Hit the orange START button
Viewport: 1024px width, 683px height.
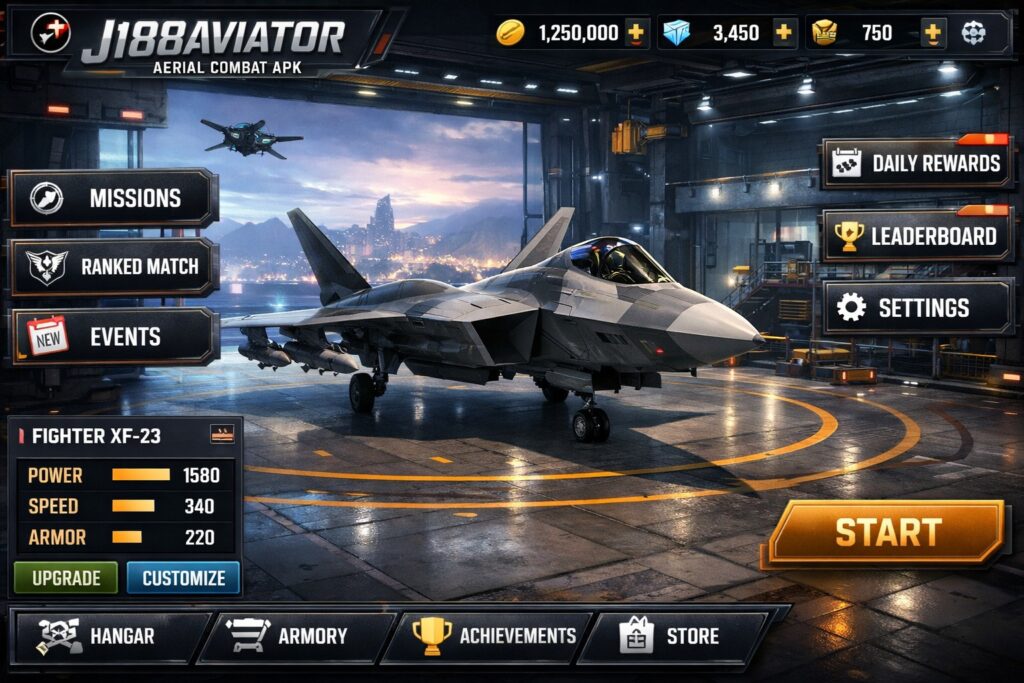[887, 532]
